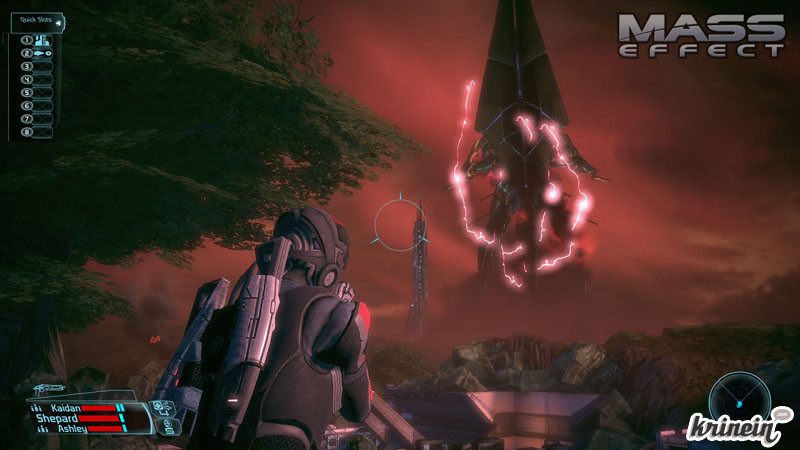Collapse the Quick Slots panel arrow
Image resolution: width=800 pixels, height=450 pixels.
coord(59,22)
